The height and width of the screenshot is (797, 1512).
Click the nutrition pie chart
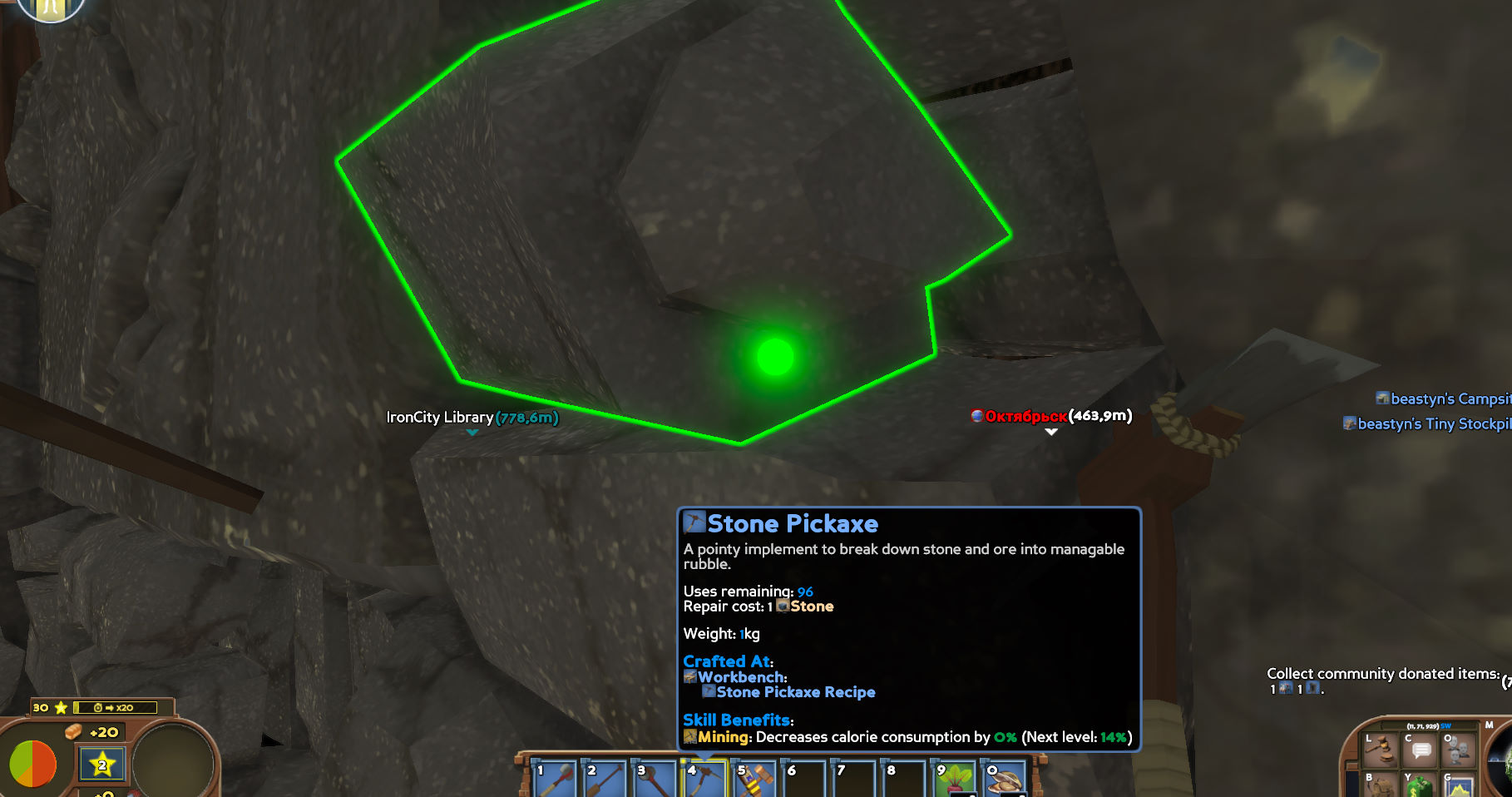tap(34, 761)
